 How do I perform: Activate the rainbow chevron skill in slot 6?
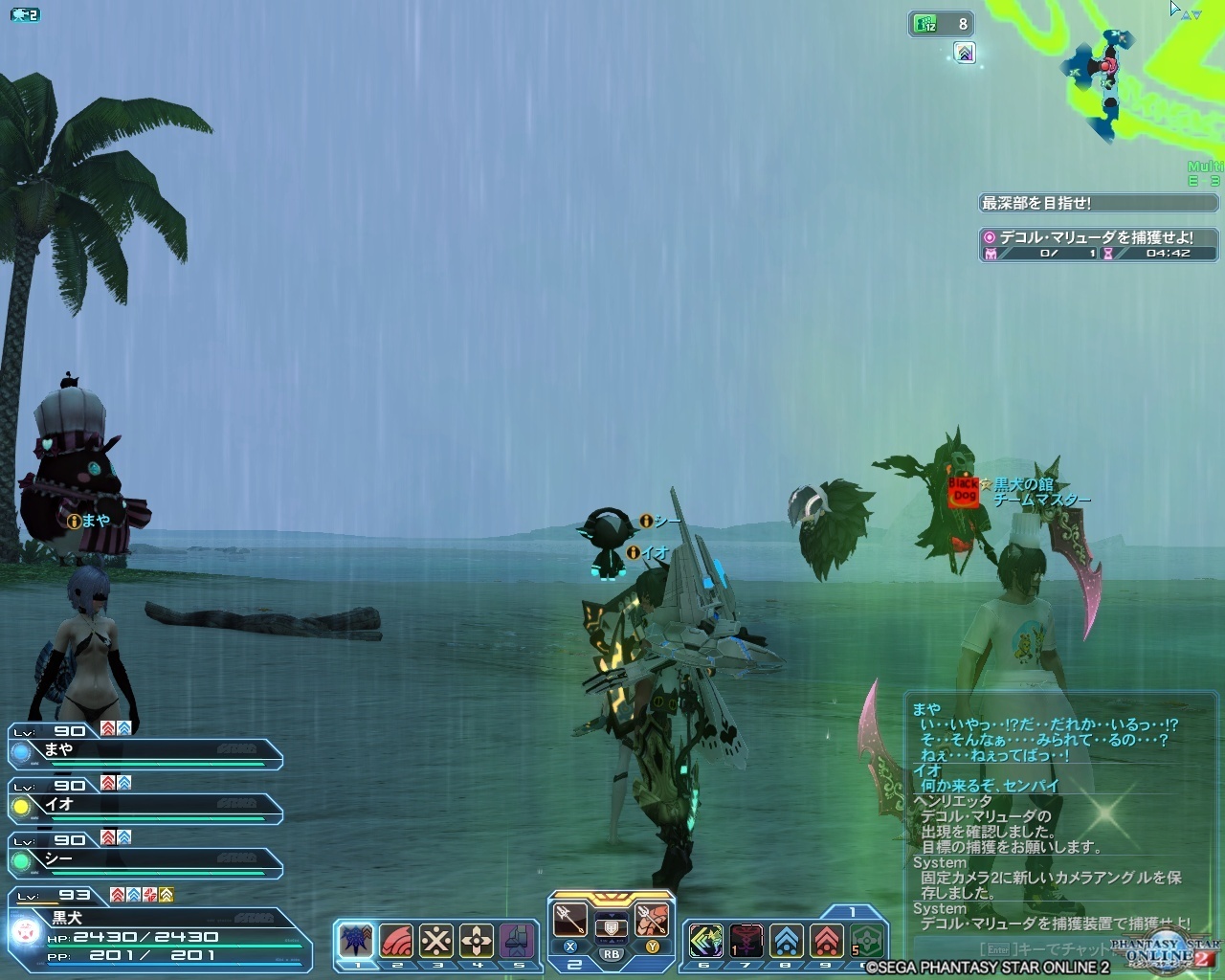click(705, 941)
